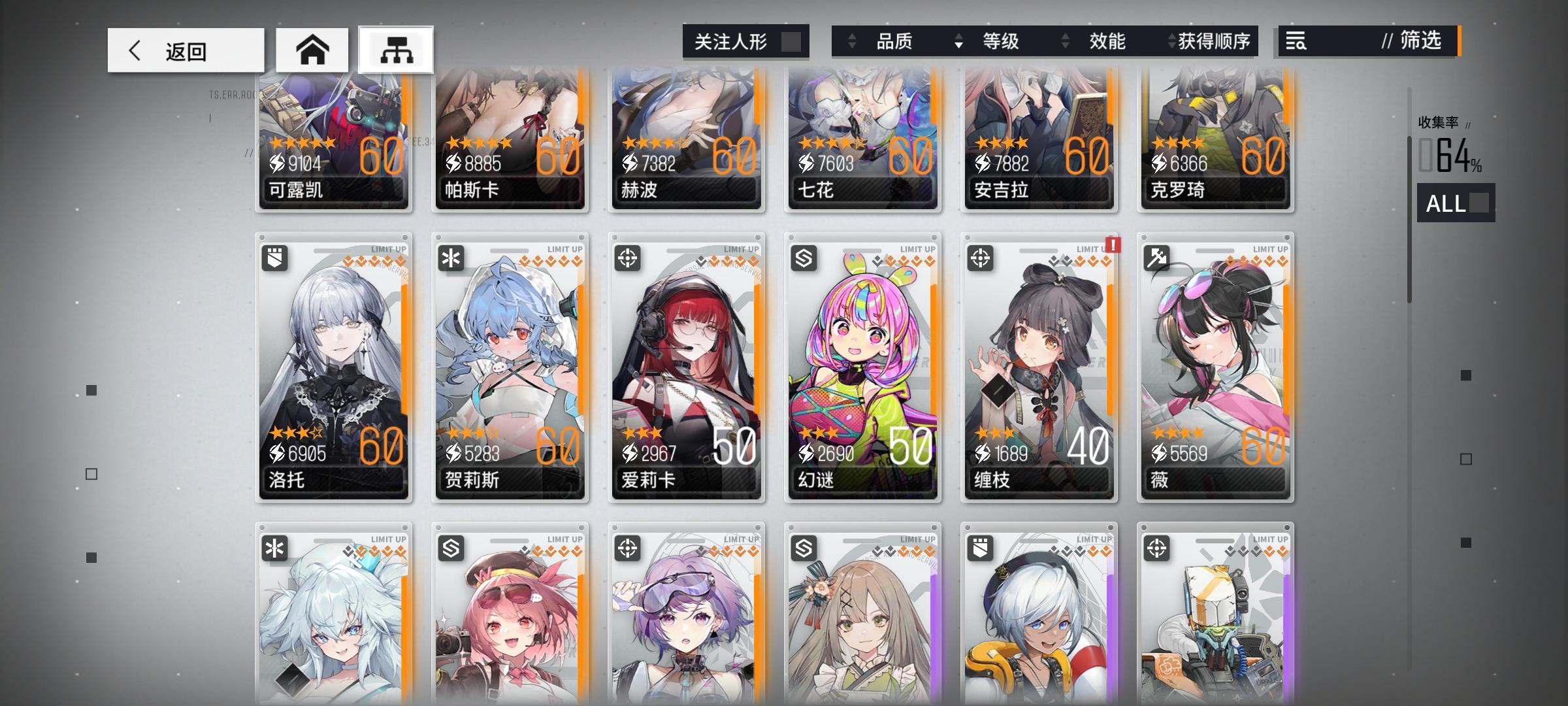Click the 返回 back button

[x=184, y=49]
